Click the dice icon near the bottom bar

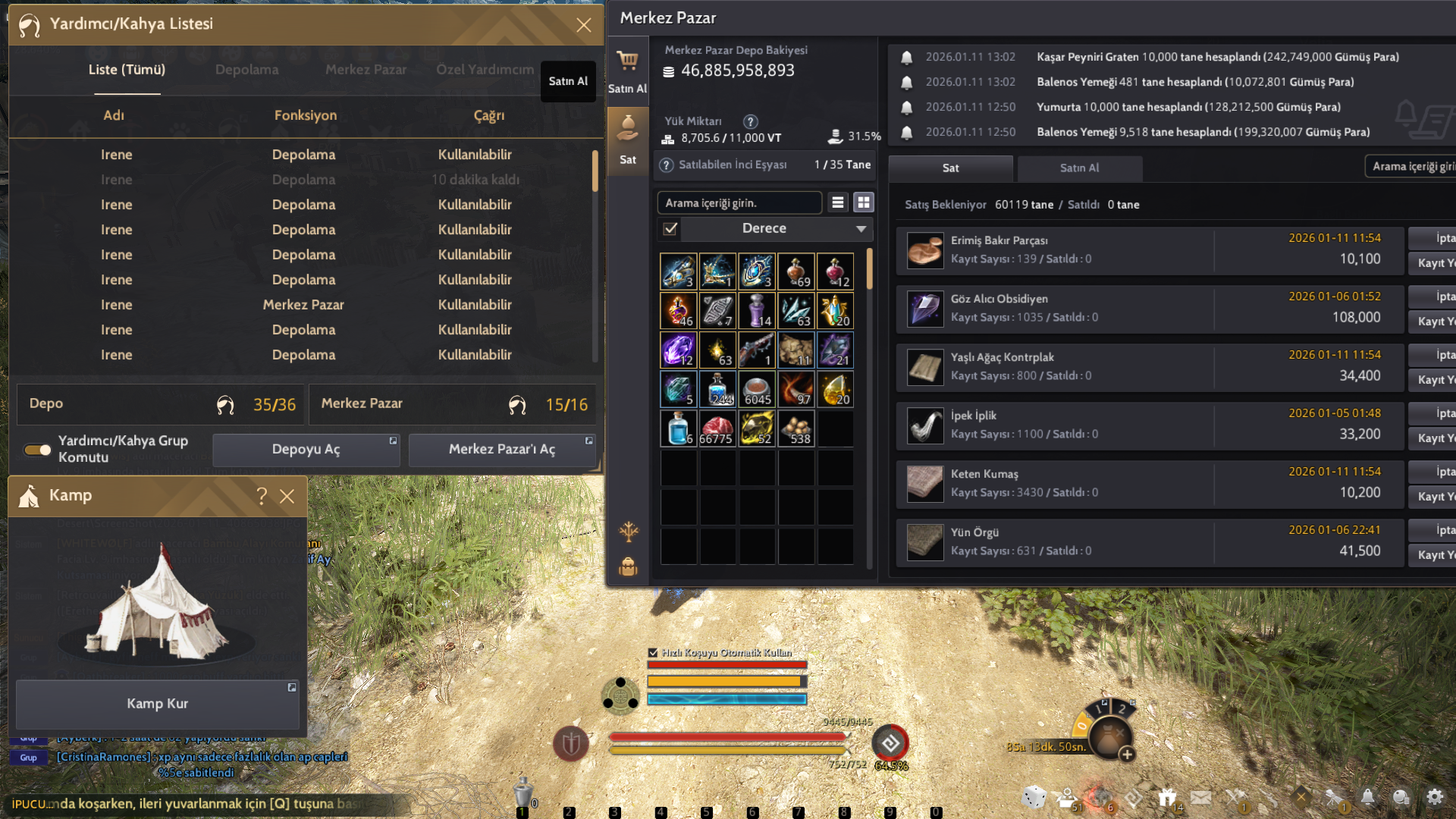point(1033,798)
